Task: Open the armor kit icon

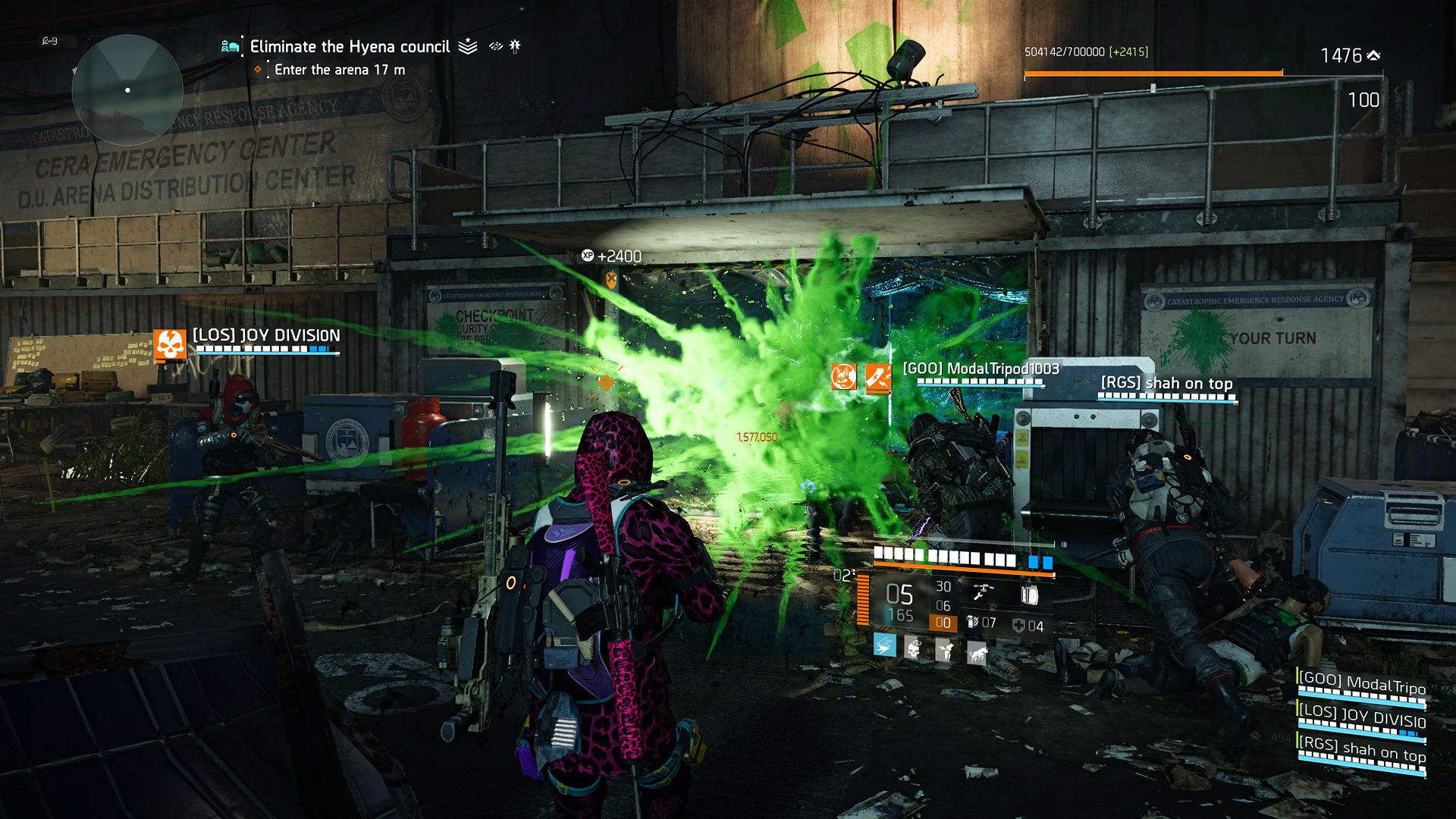Action: pyautogui.click(x=1029, y=594)
